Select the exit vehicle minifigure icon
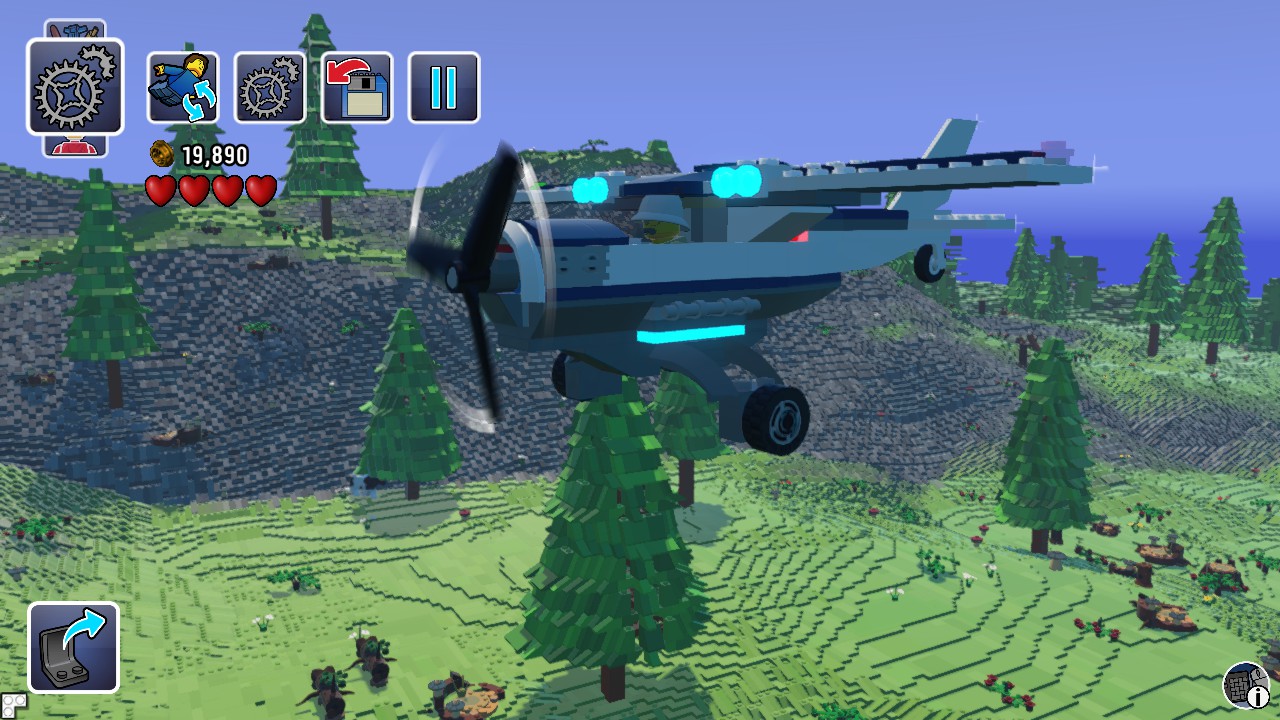This screenshot has width=1280, height=720. tap(183, 88)
